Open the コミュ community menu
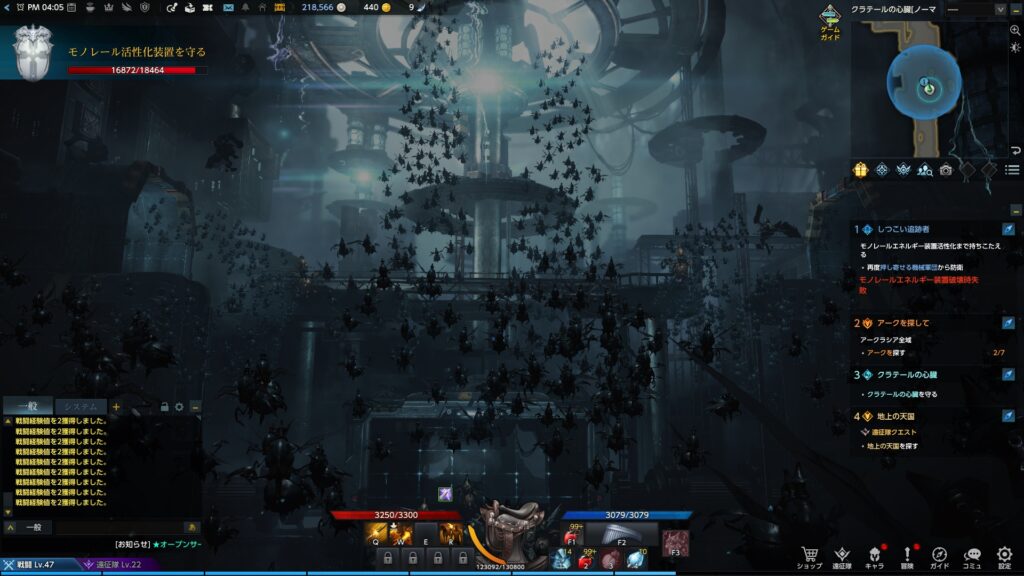Image resolution: width=1024 pixels, height=576 pixels. [x=972, y=555]
